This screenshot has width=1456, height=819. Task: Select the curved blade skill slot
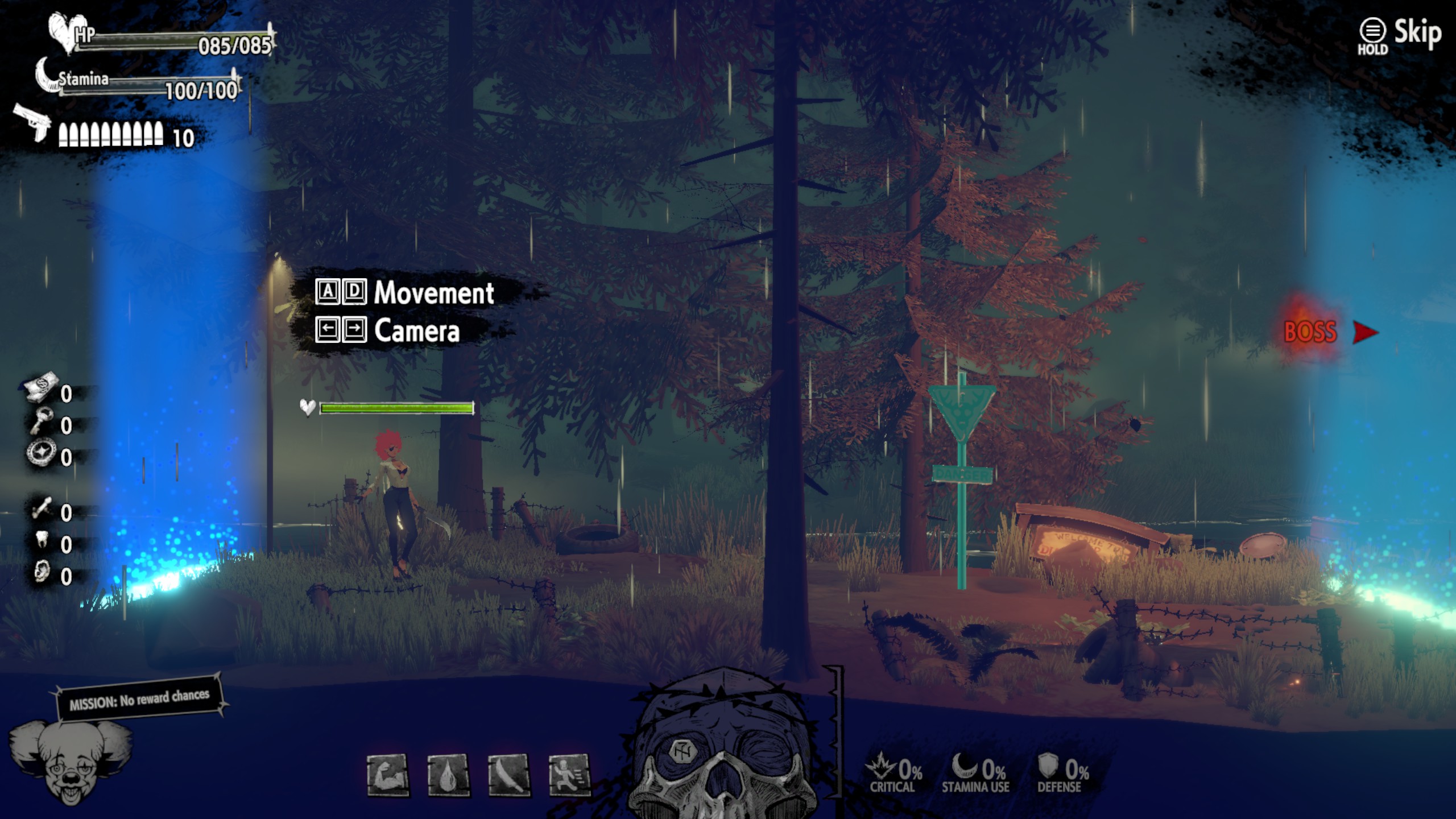[x=509, y=775]
